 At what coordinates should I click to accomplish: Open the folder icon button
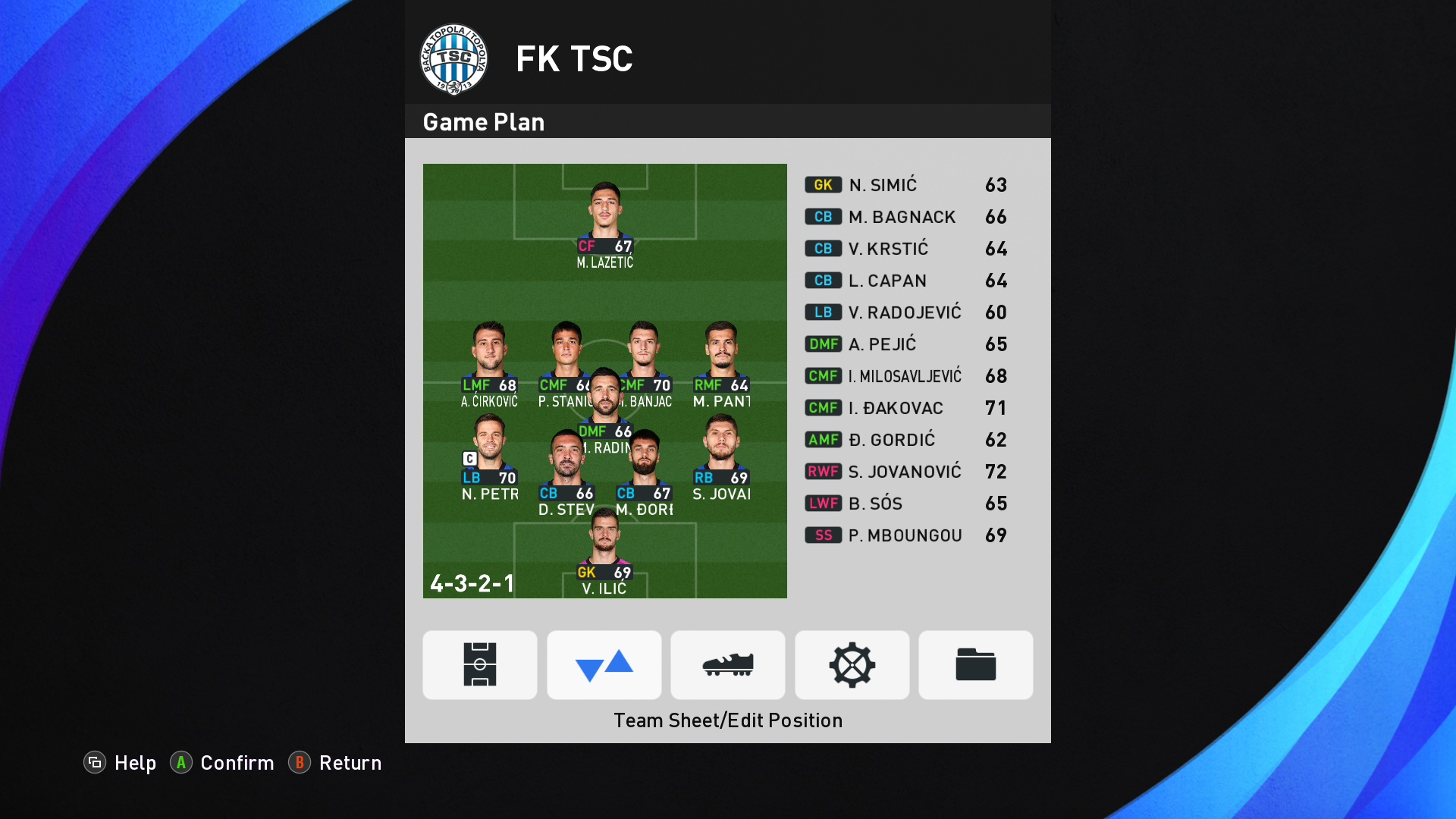(976, 664)
